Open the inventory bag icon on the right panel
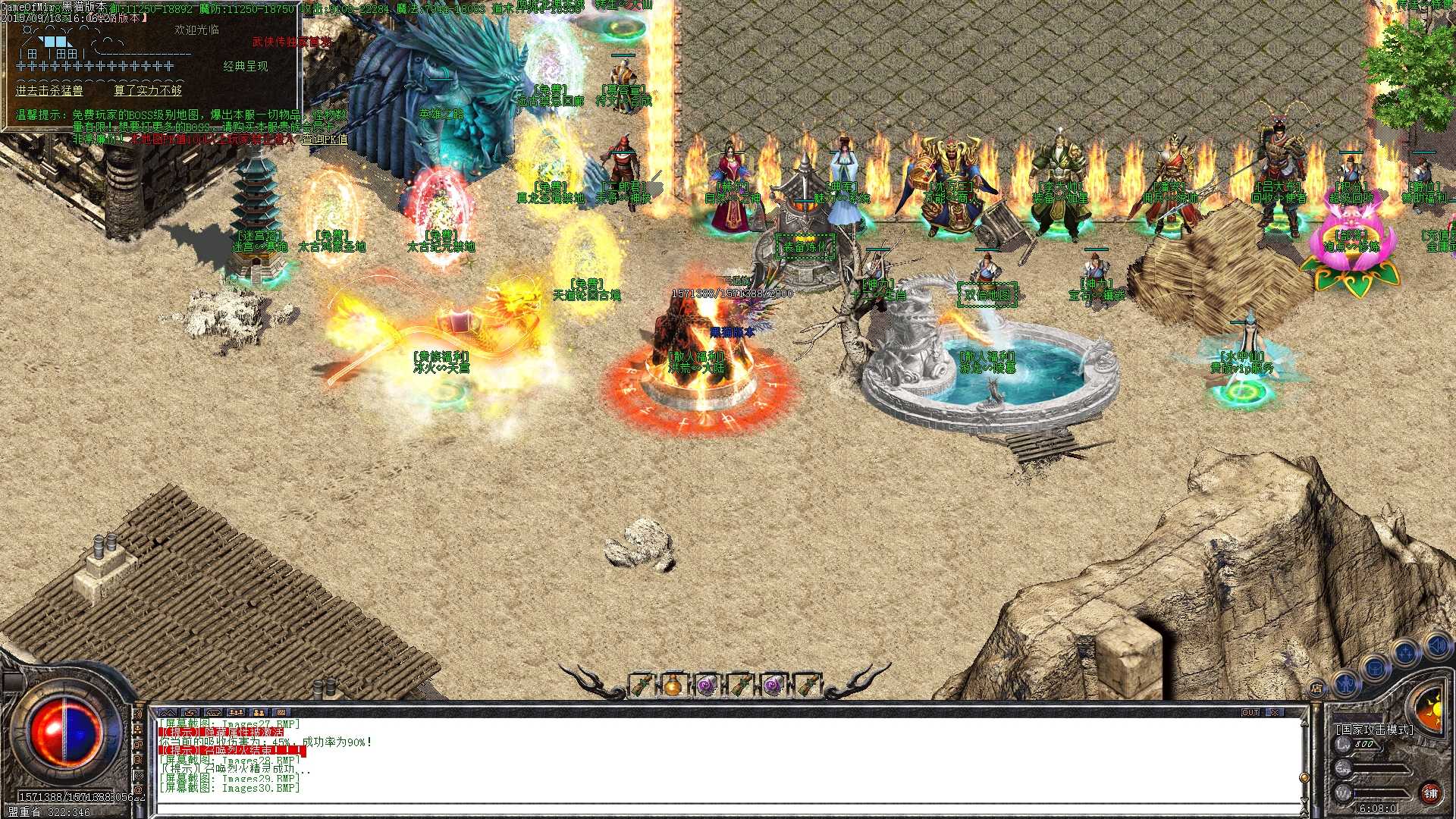Screen dimensions: 1456x819 tap(1375, 669)
